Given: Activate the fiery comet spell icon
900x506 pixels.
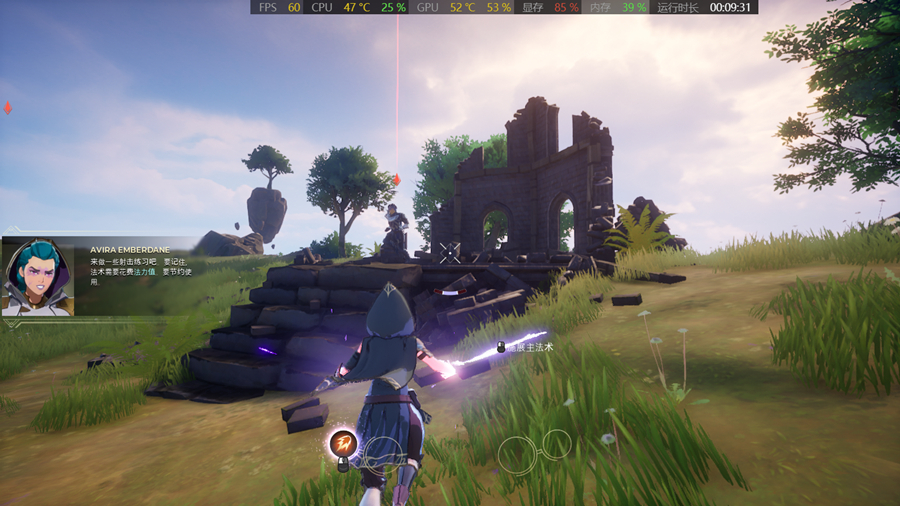Looking at the screenshot, I should 343,442.
